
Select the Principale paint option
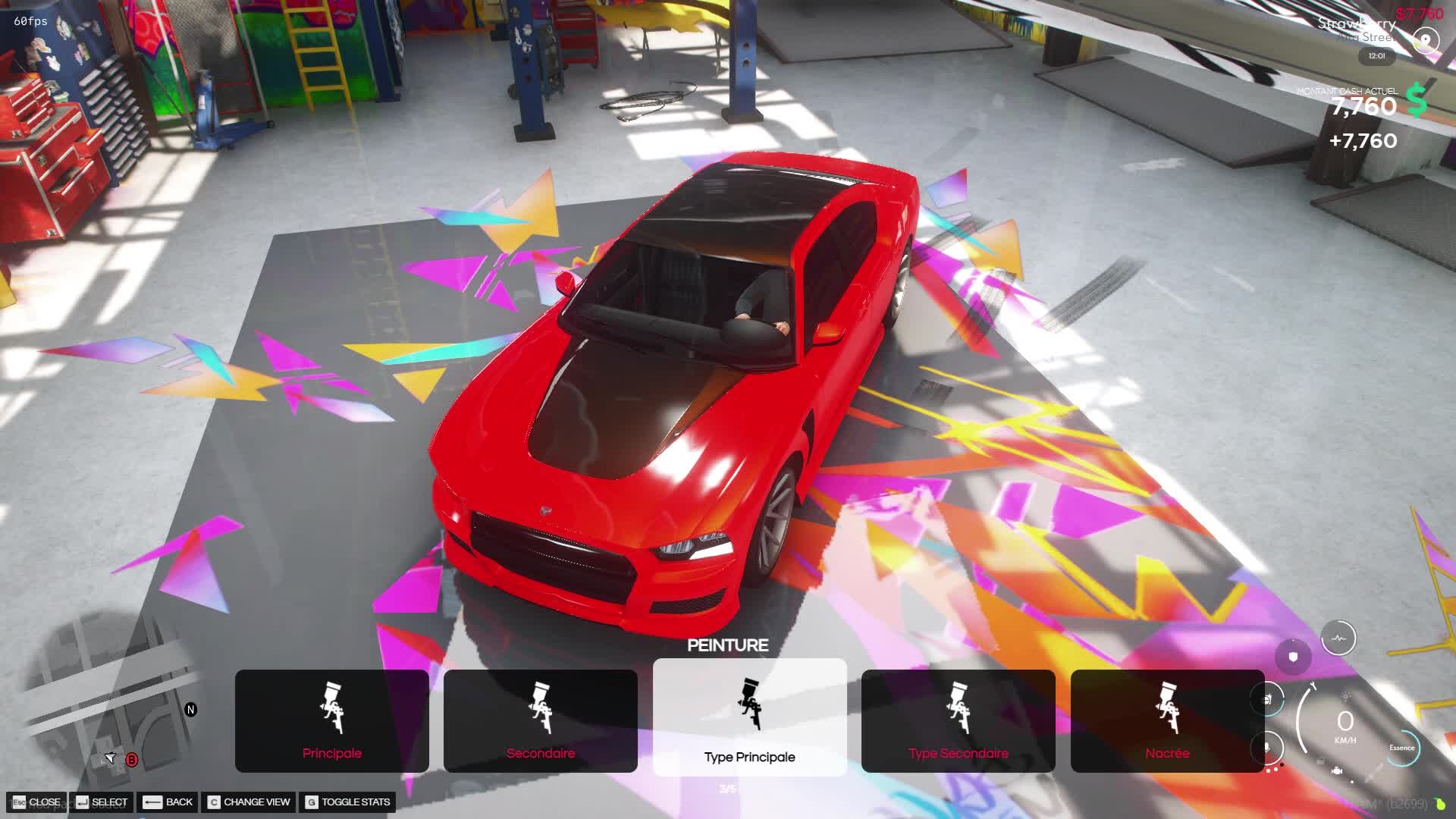tap(331, 720)
